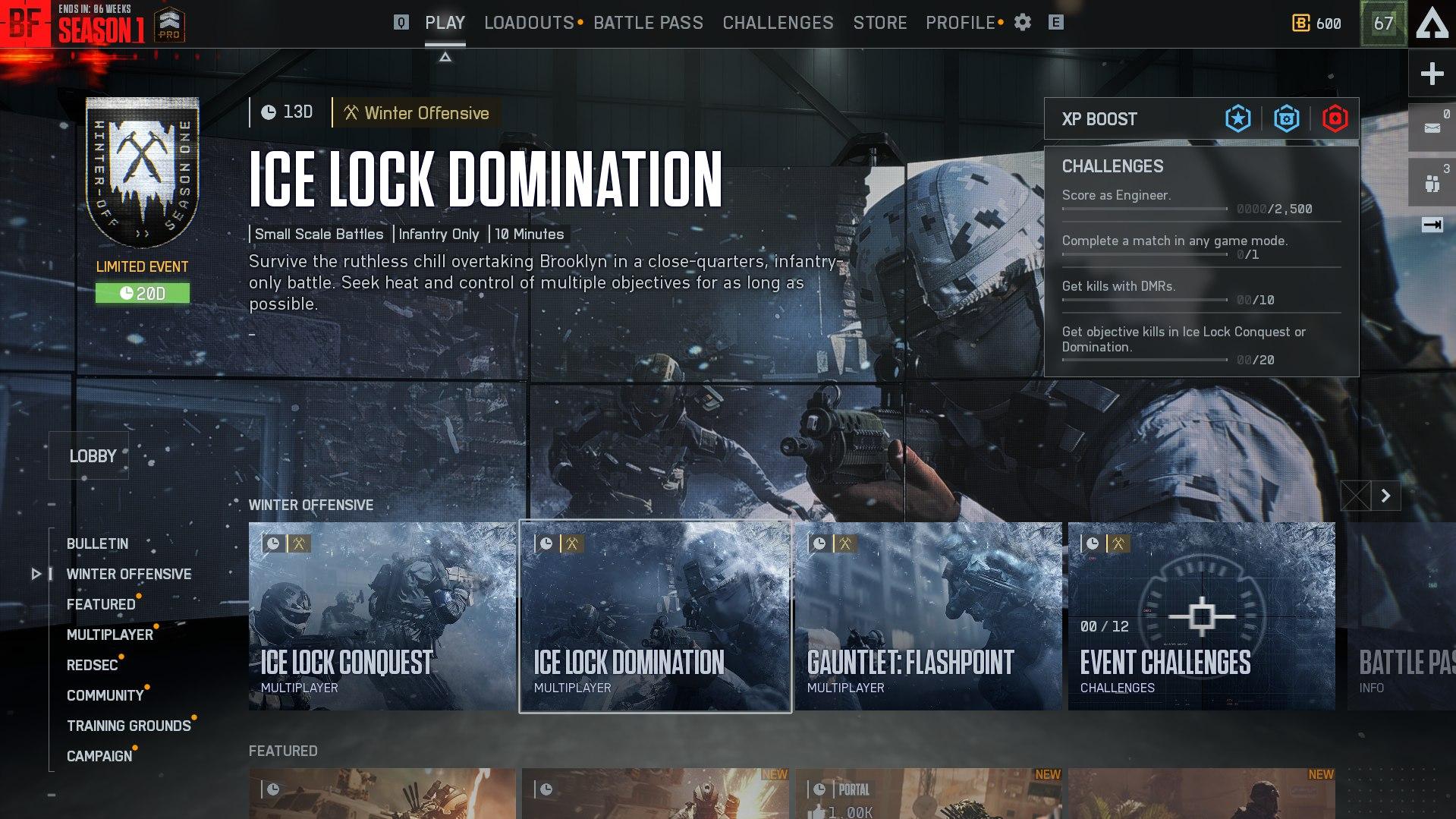This screenshot has height=819, width=1456.
Task: Open the mail inbox icon
Action: [1432, 128]
